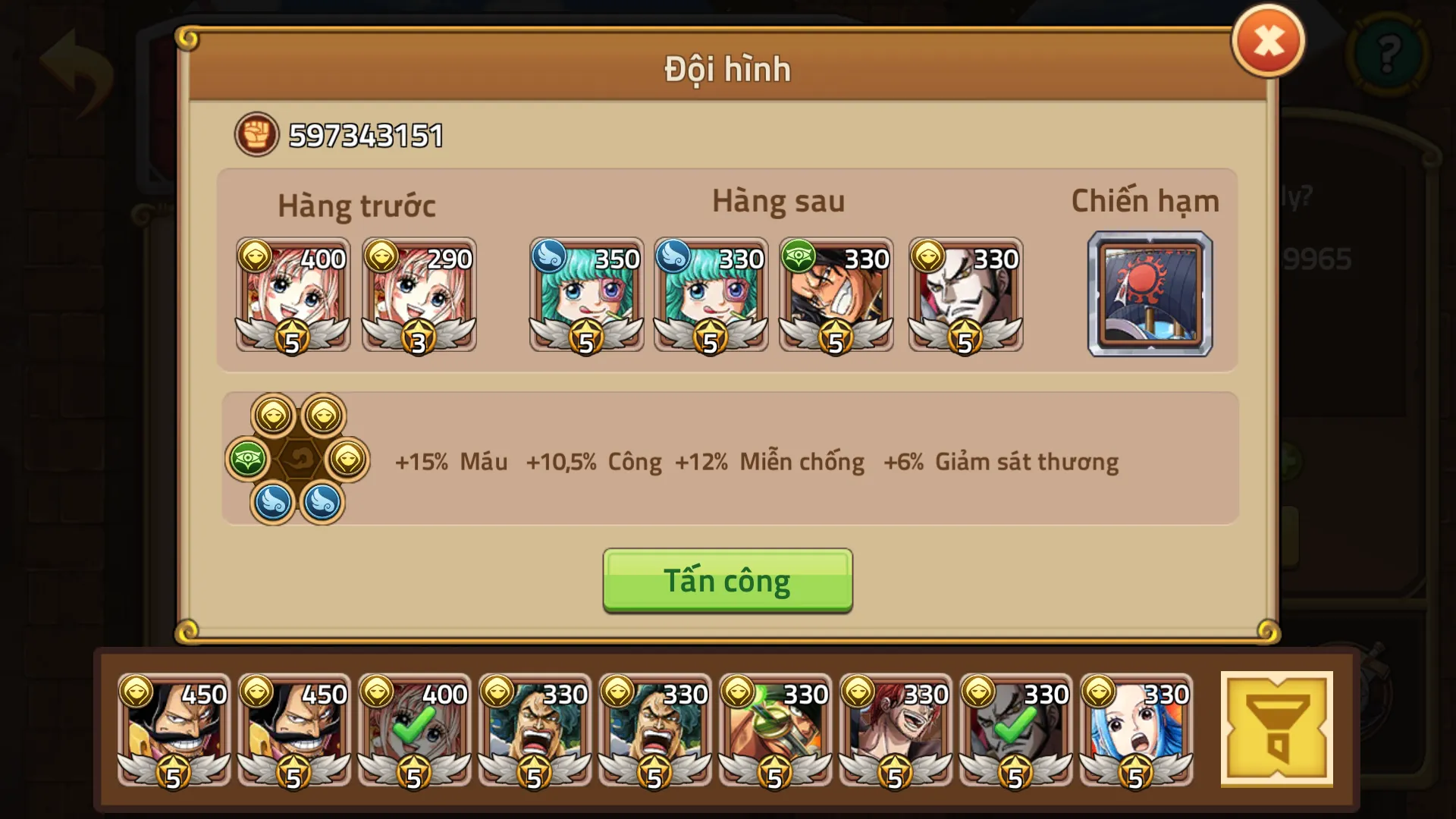Image resolution: width=1456 pixels, height=819 pixels.
Task: Open the filter funnel icon in the roster bar
Action: coord(1279,730)
